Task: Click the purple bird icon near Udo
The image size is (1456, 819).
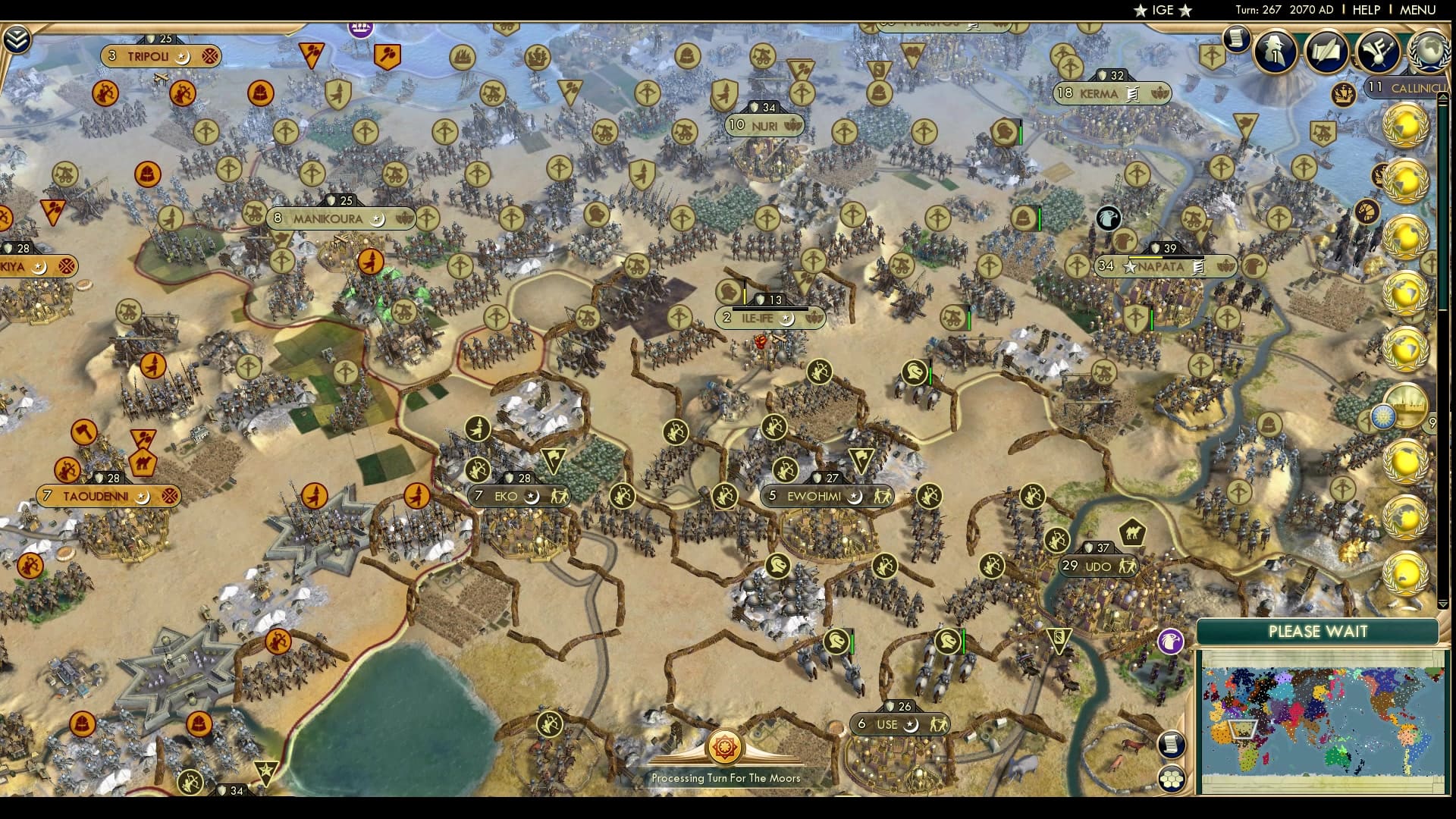Action: pos(1172,641)
